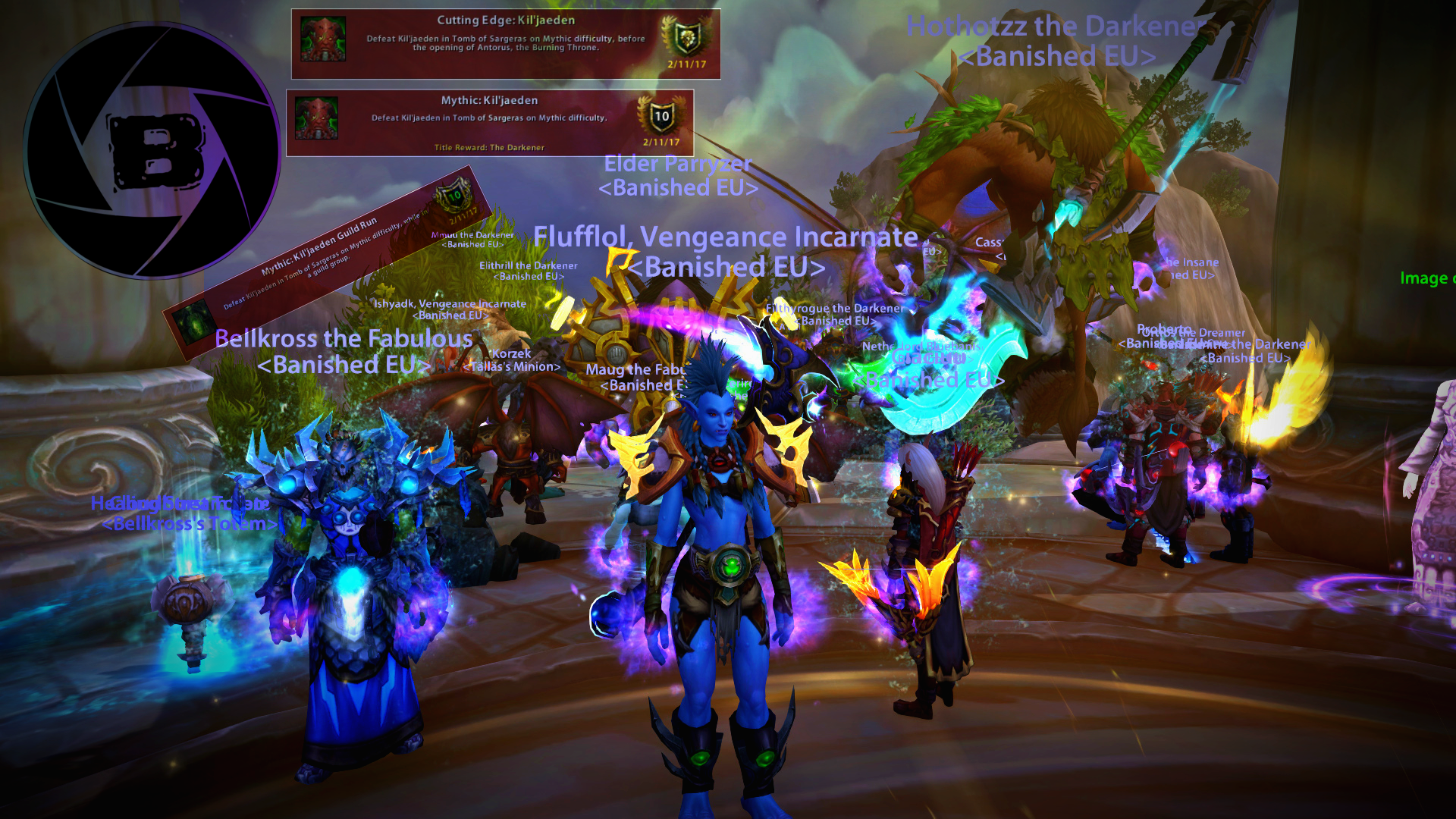Click the circular B shutter logo
The height and width of the screenshot is (819, 1456).
pos(152,150)
